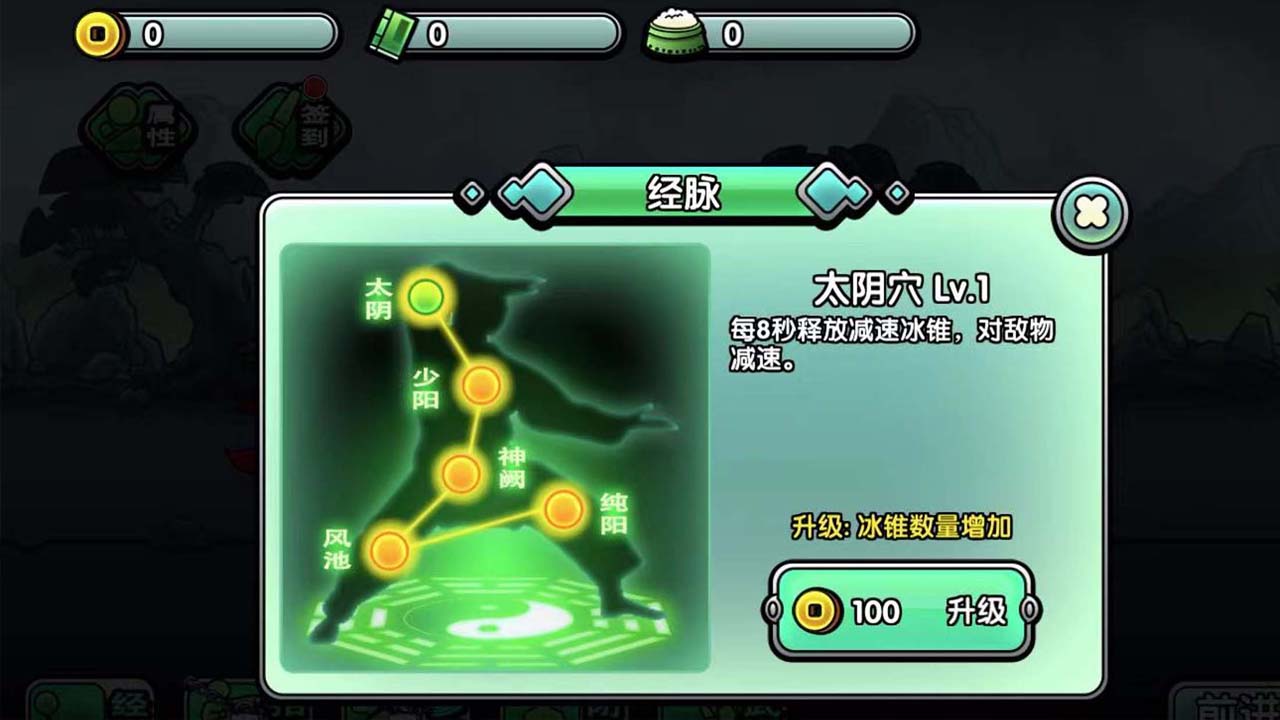Click the 经脉 title banner
This screenshot has height=720, width=1280.
coord(684,194)
